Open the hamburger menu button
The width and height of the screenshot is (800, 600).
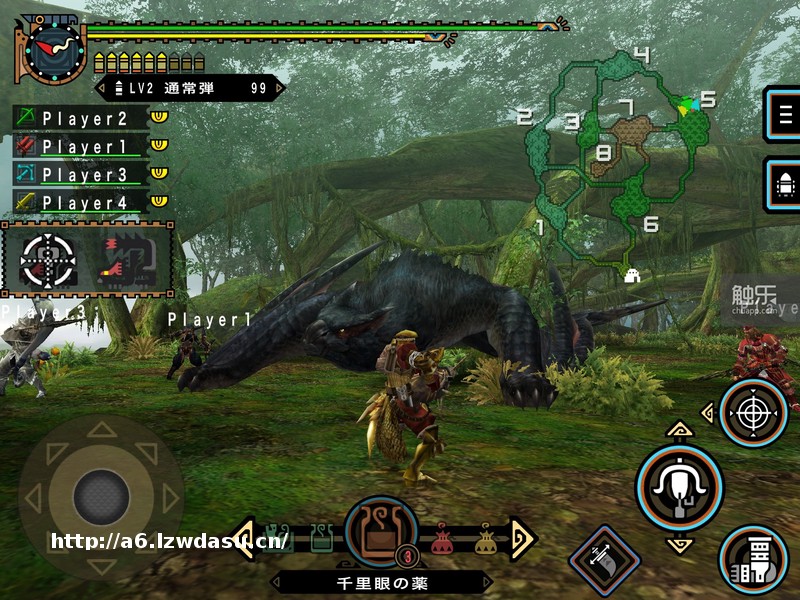783,113
